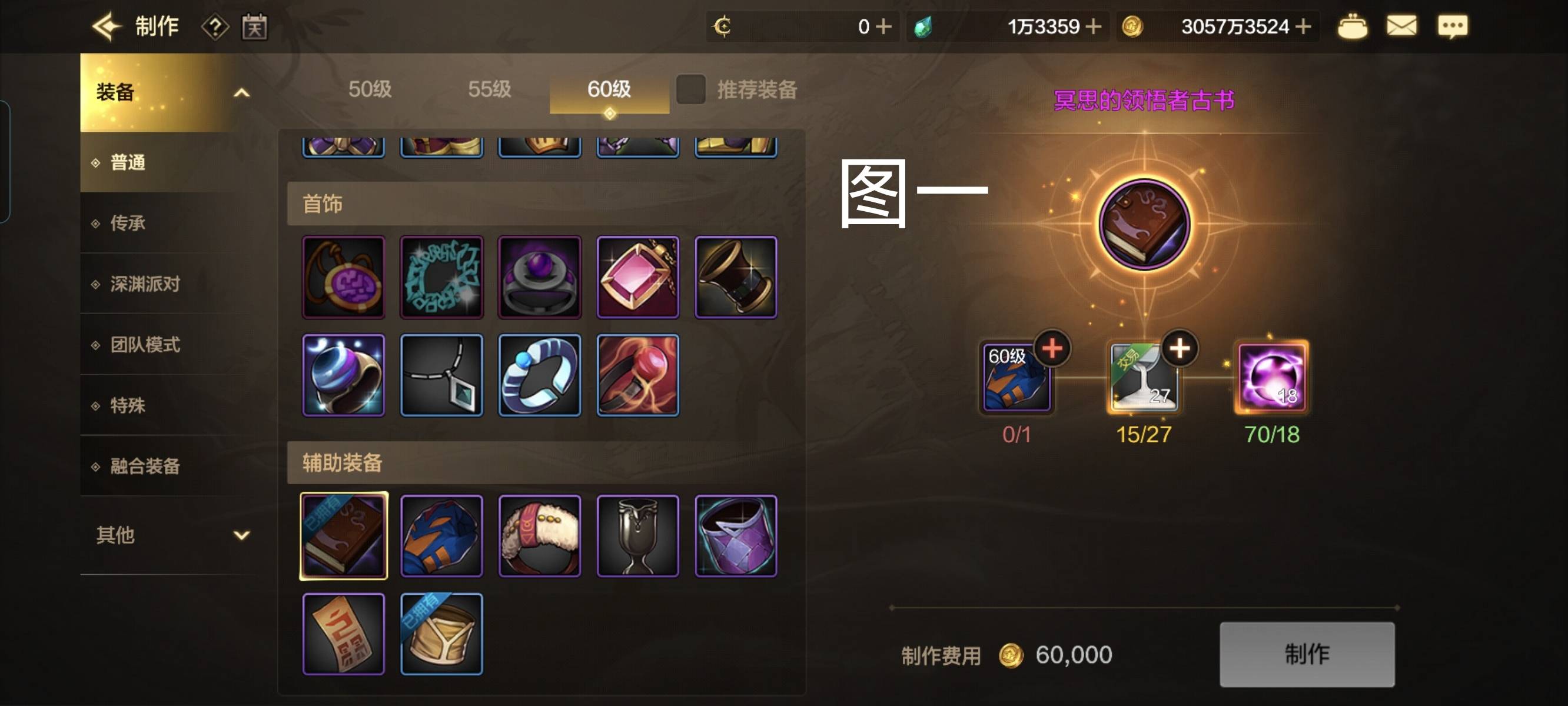Expand the 其他 section
The width and height of the screenshot is (1568, 706).
pyautogui.click(x=242, y=535)
